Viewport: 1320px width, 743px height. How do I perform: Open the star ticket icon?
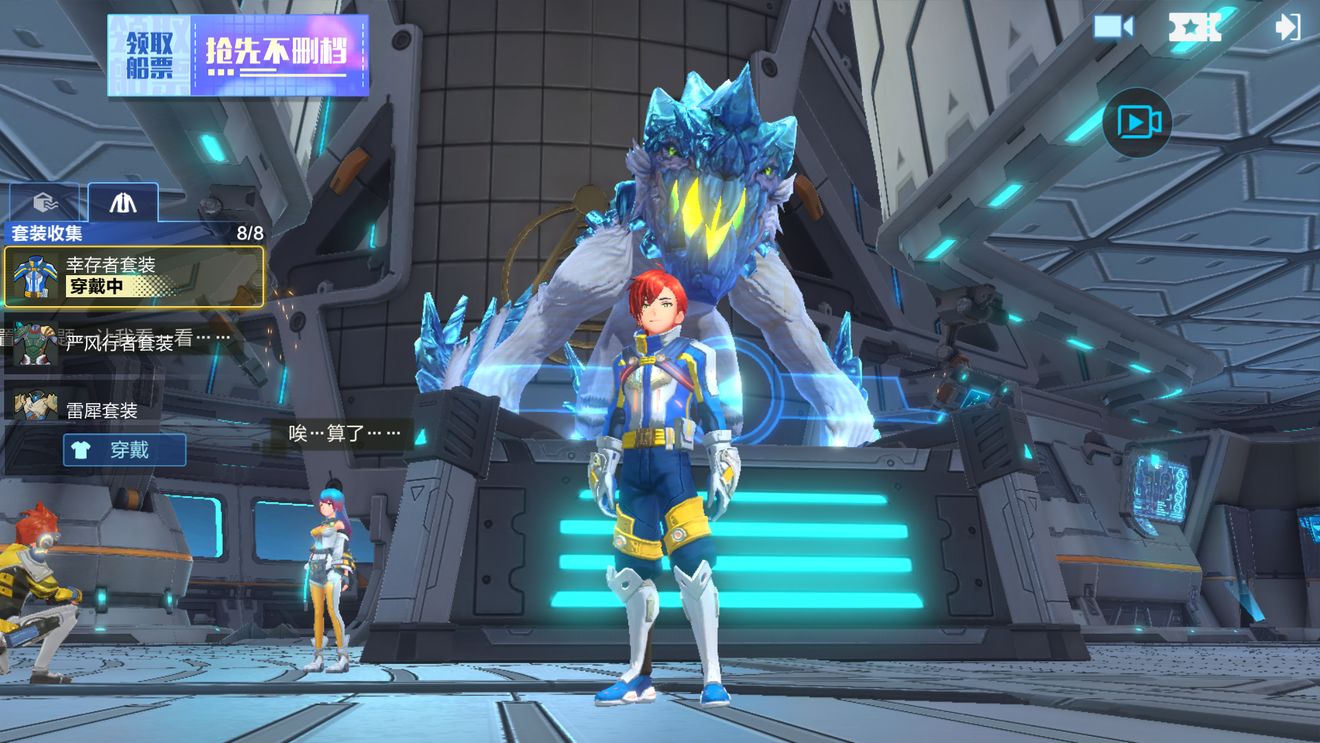pyautogui.click(x=1195, y=27)
